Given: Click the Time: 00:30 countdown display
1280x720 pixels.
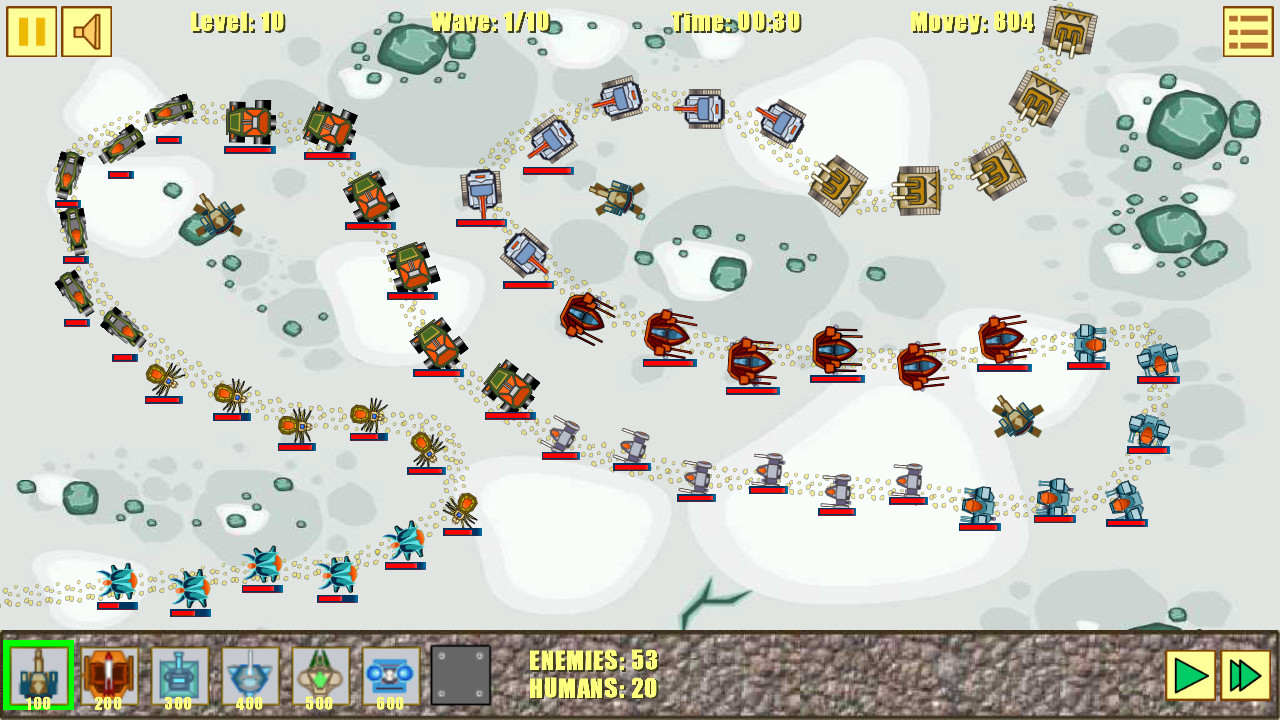Looking at the screenshot, I should click(737, 22).
